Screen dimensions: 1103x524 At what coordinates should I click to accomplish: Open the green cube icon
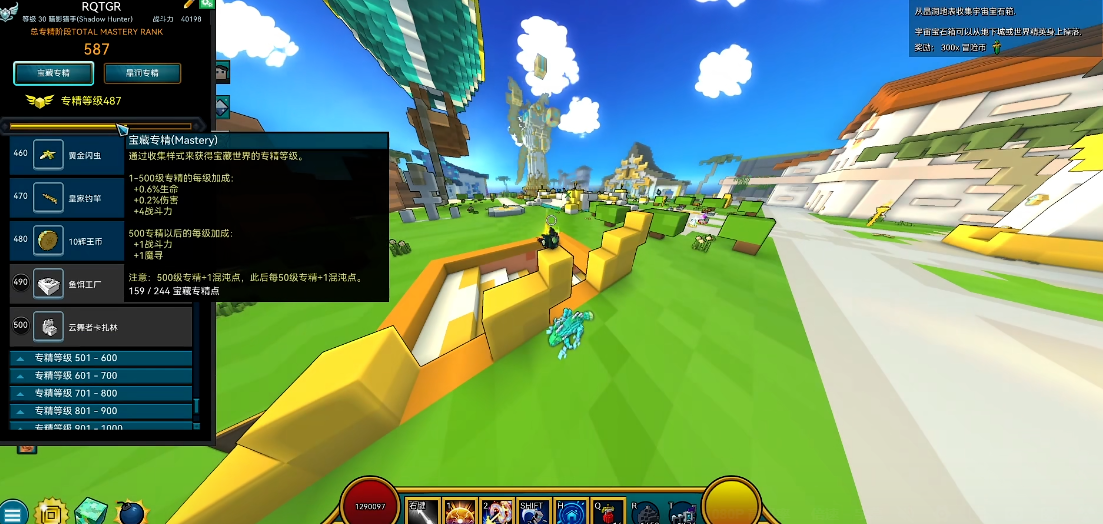pyautogui.click(x=91, y=511)
